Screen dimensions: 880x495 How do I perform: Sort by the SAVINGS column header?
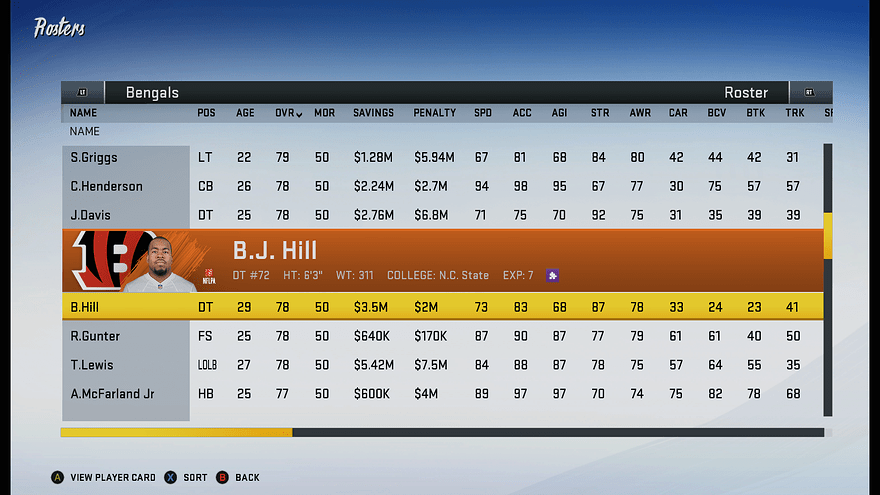click(373, 113)
